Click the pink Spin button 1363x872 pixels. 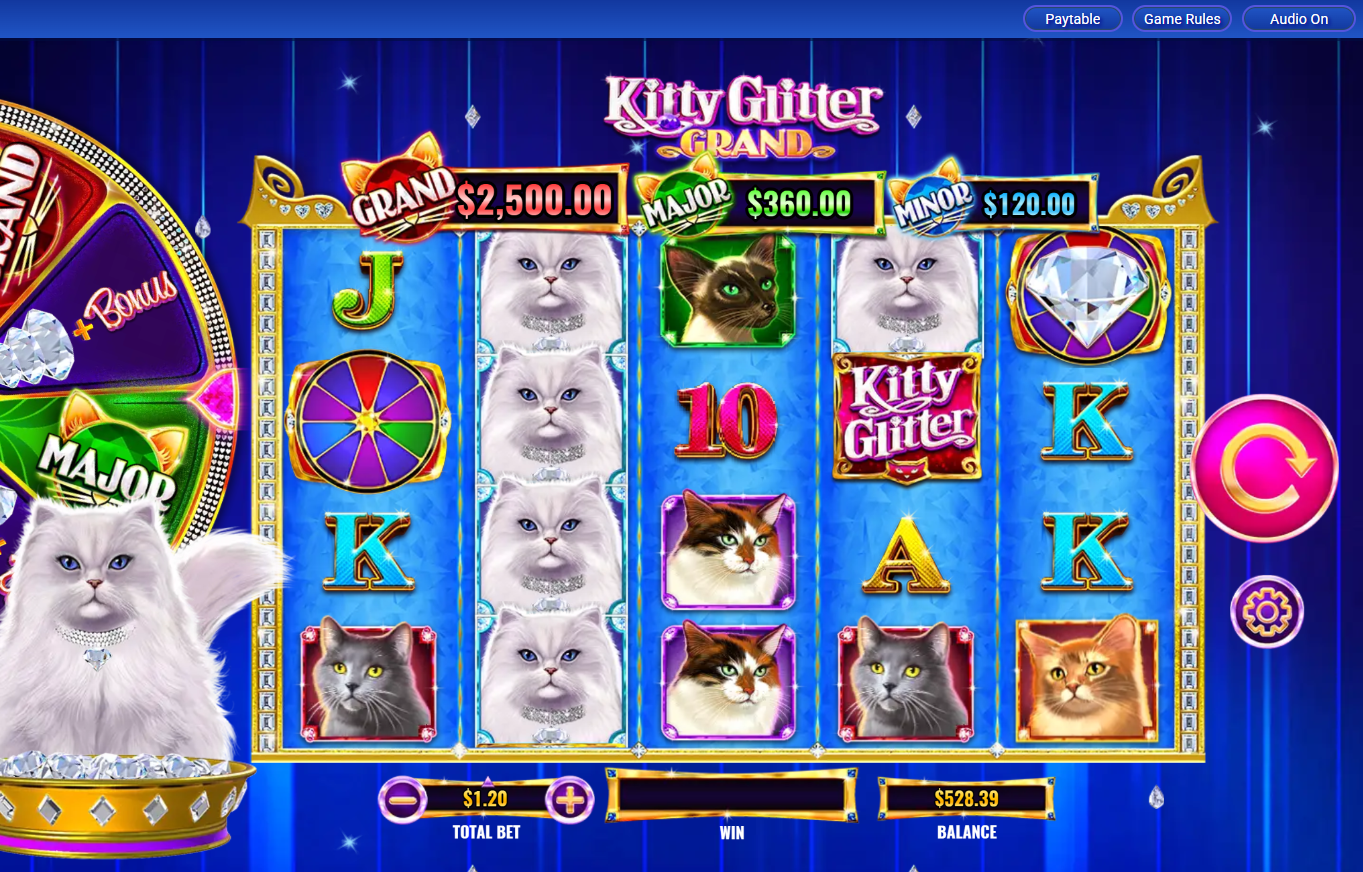1264,465
